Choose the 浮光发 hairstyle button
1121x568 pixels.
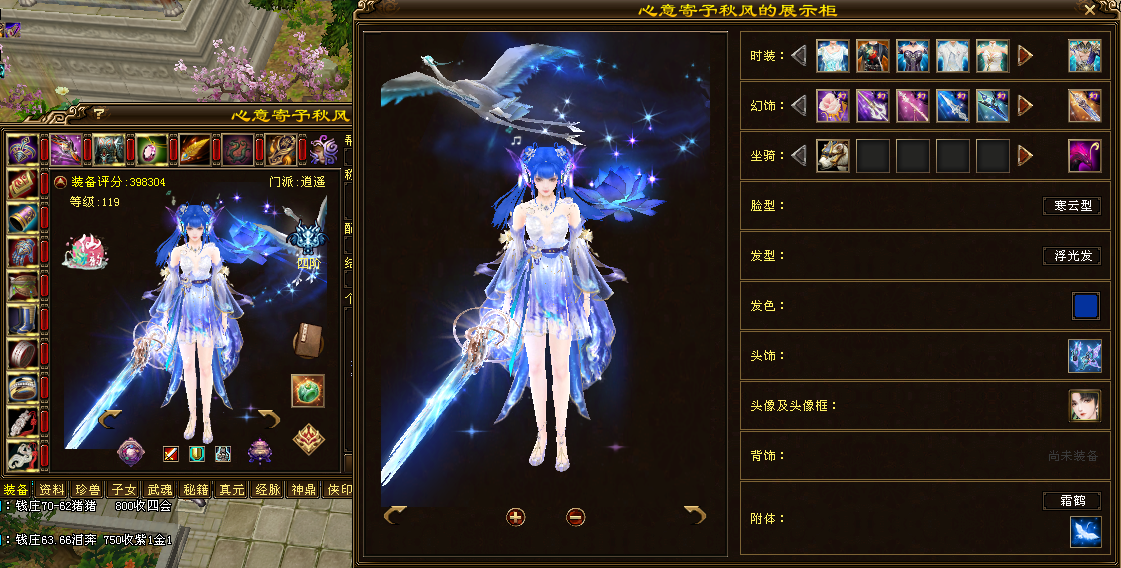click(1071, 256)
